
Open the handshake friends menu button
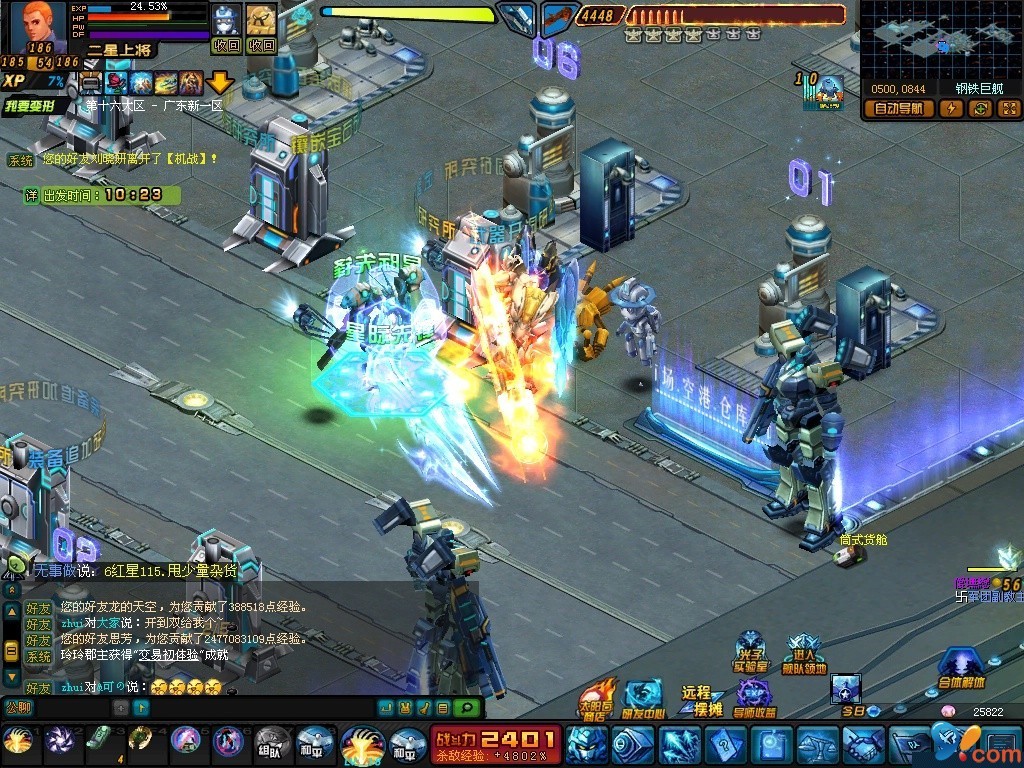point(863,745)
